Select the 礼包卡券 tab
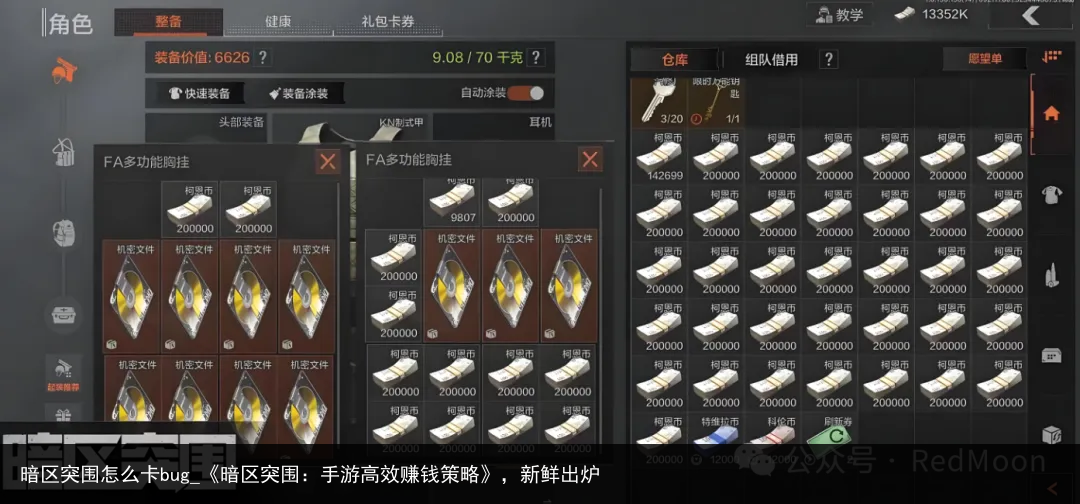This screenshot has width=1080, height=504. coord(387,21)
